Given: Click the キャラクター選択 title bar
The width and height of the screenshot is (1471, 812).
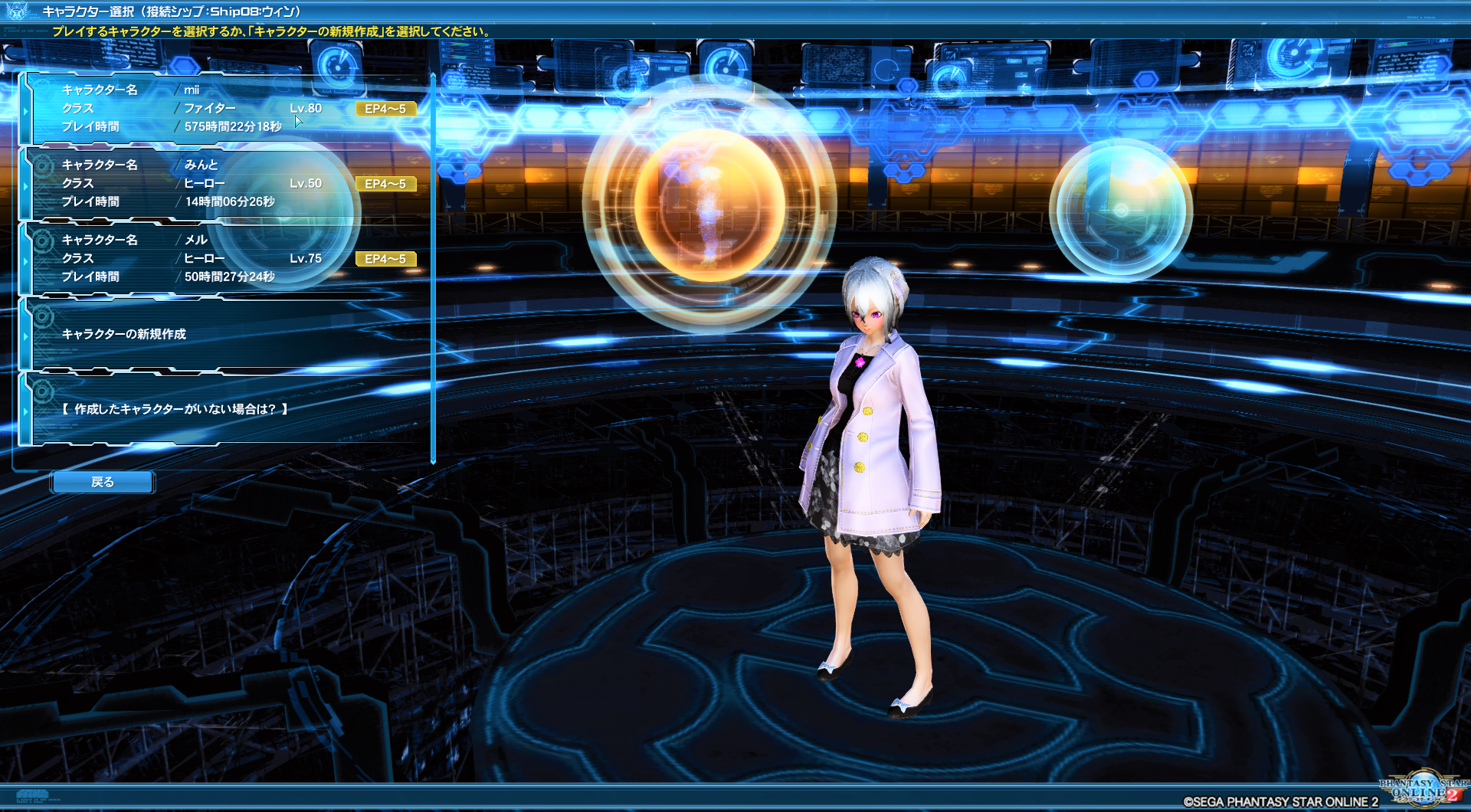Looking at the screenshot, I should (169, 11).
